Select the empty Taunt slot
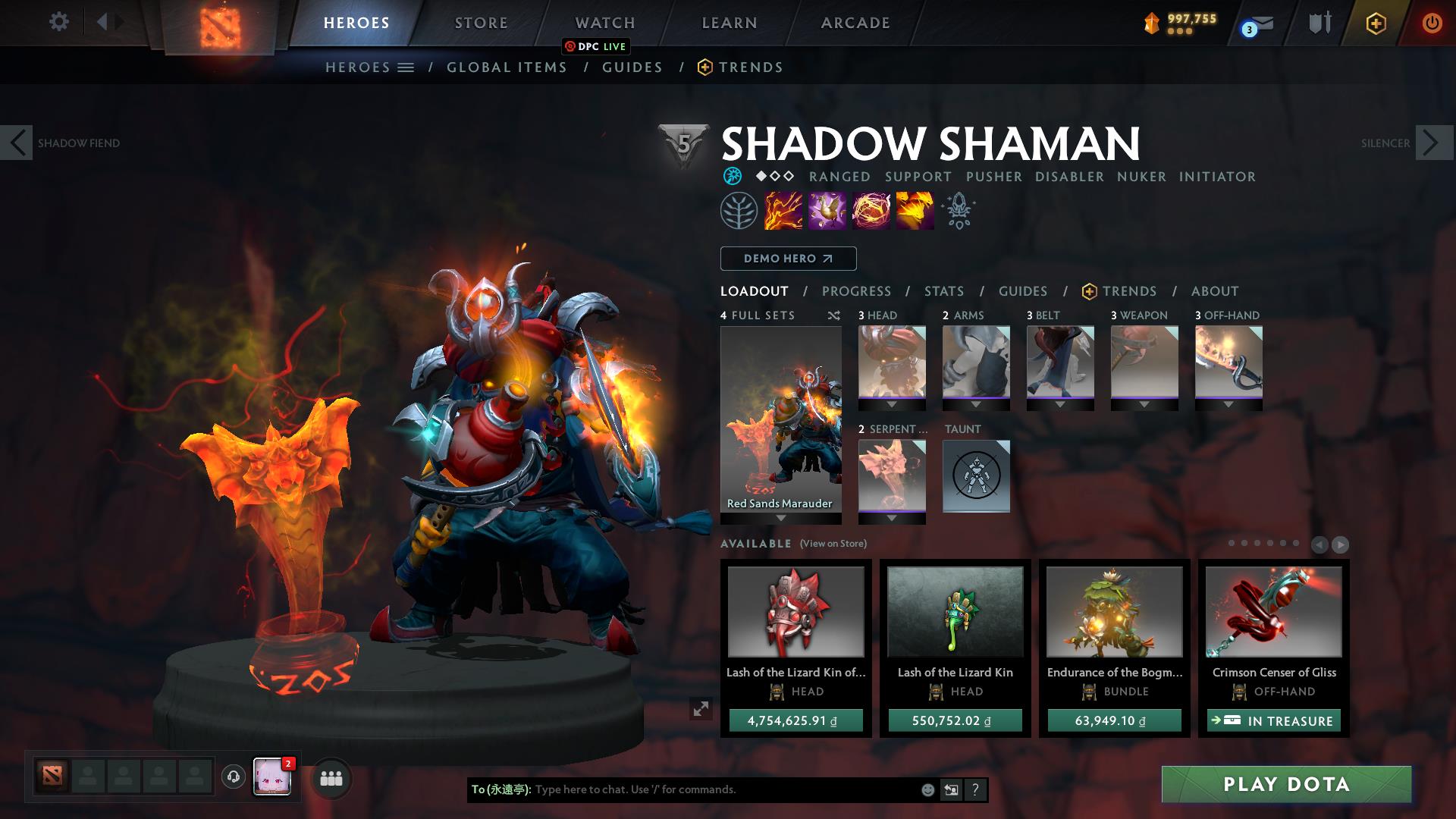This screenshot has width=1456, height=819. [976, 476]
